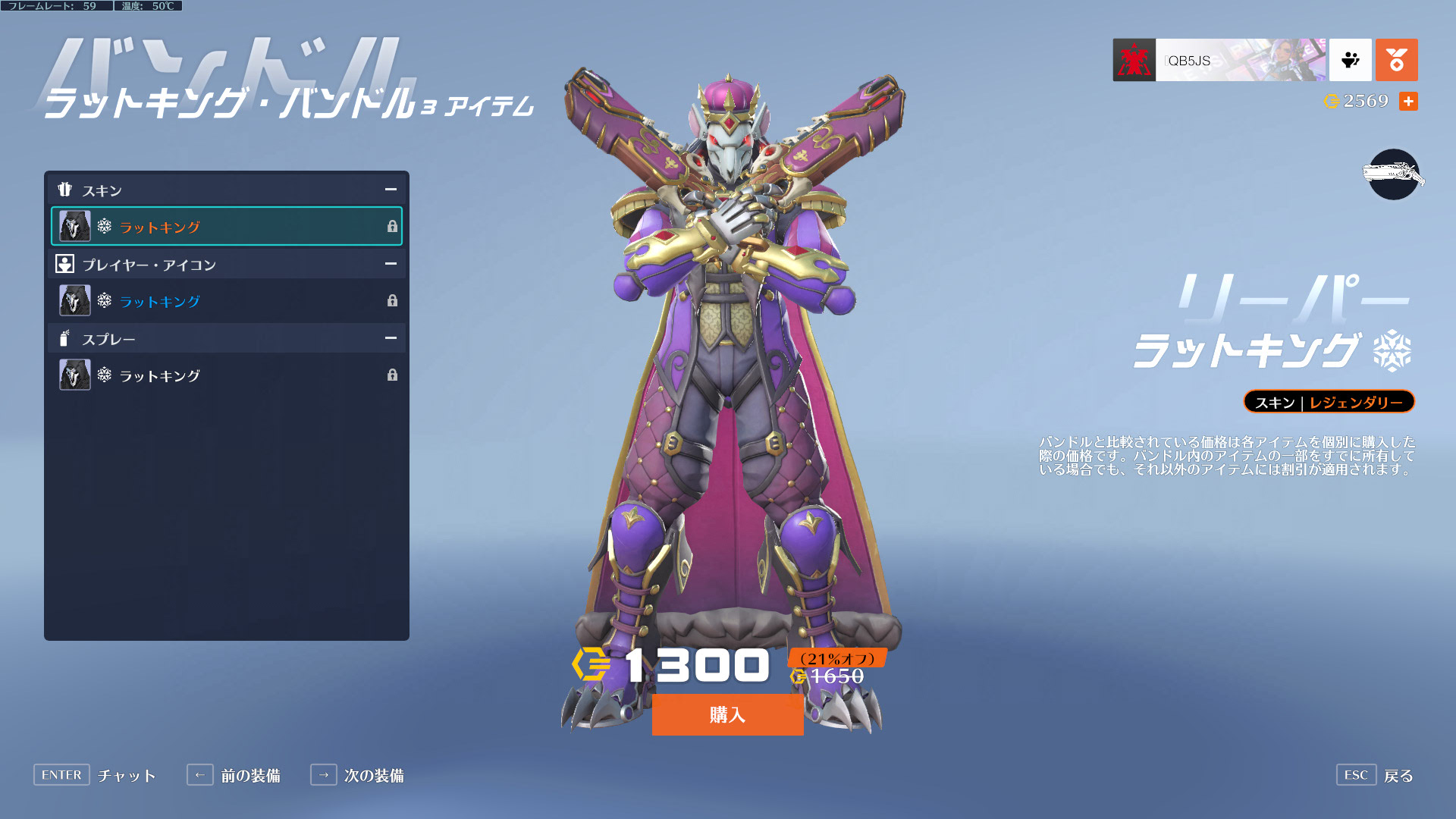
Task: Select the ラットキング spray item row
Action: point(227,375)
